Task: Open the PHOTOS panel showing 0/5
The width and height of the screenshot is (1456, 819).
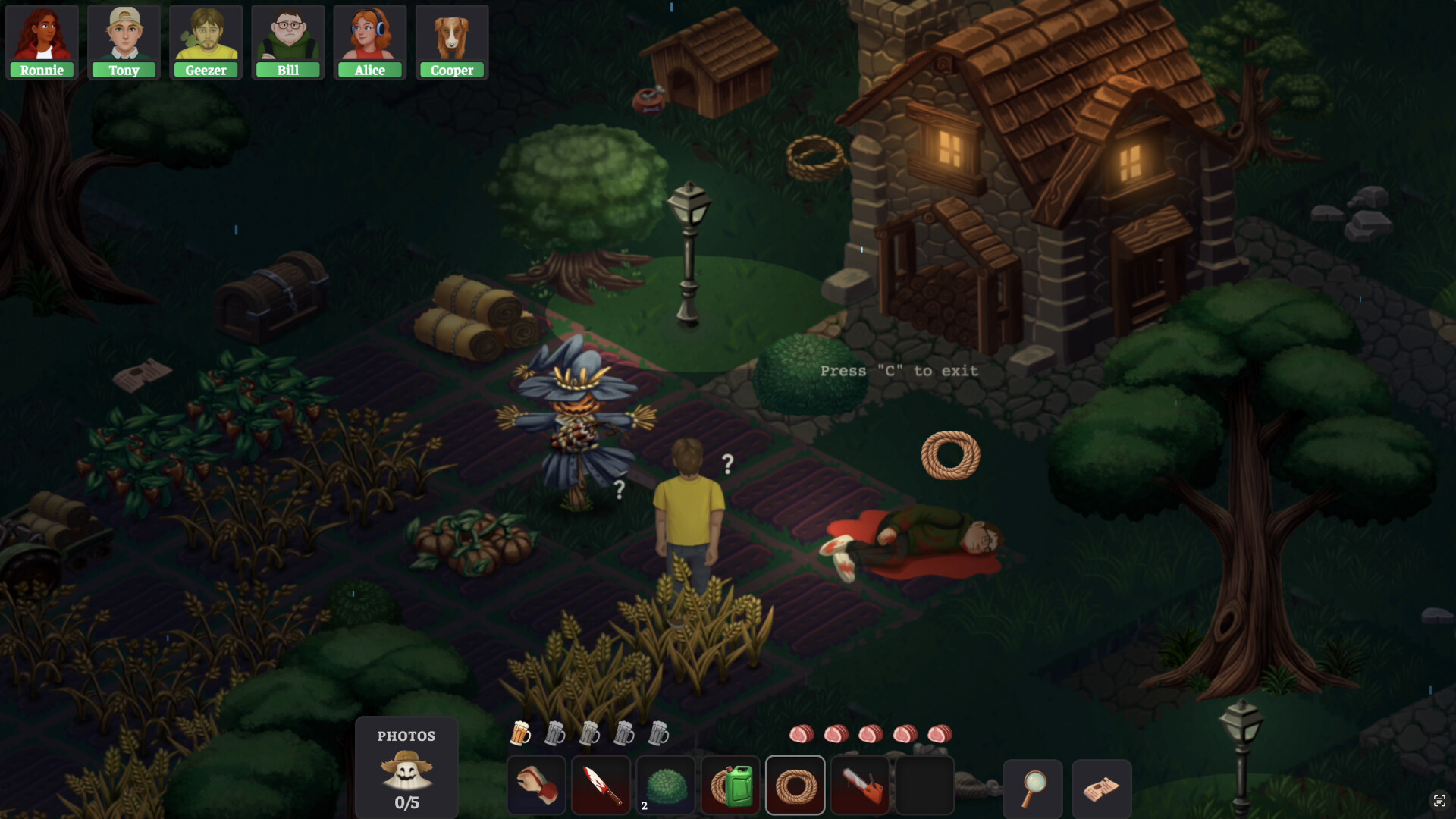Action: pos(406,767)
